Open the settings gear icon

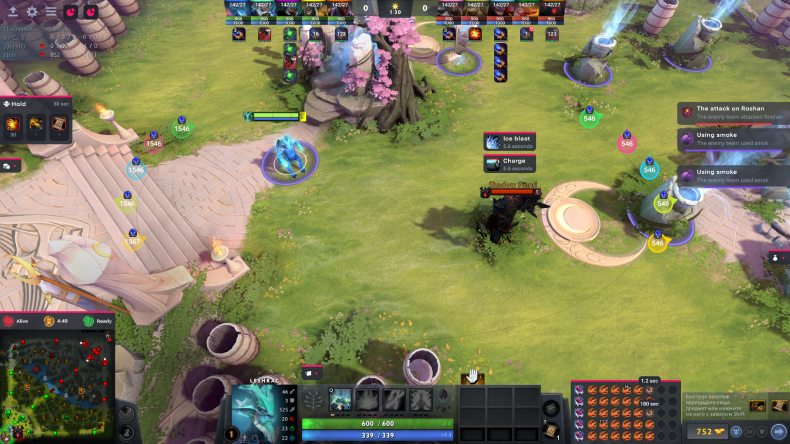click(32, 12)
